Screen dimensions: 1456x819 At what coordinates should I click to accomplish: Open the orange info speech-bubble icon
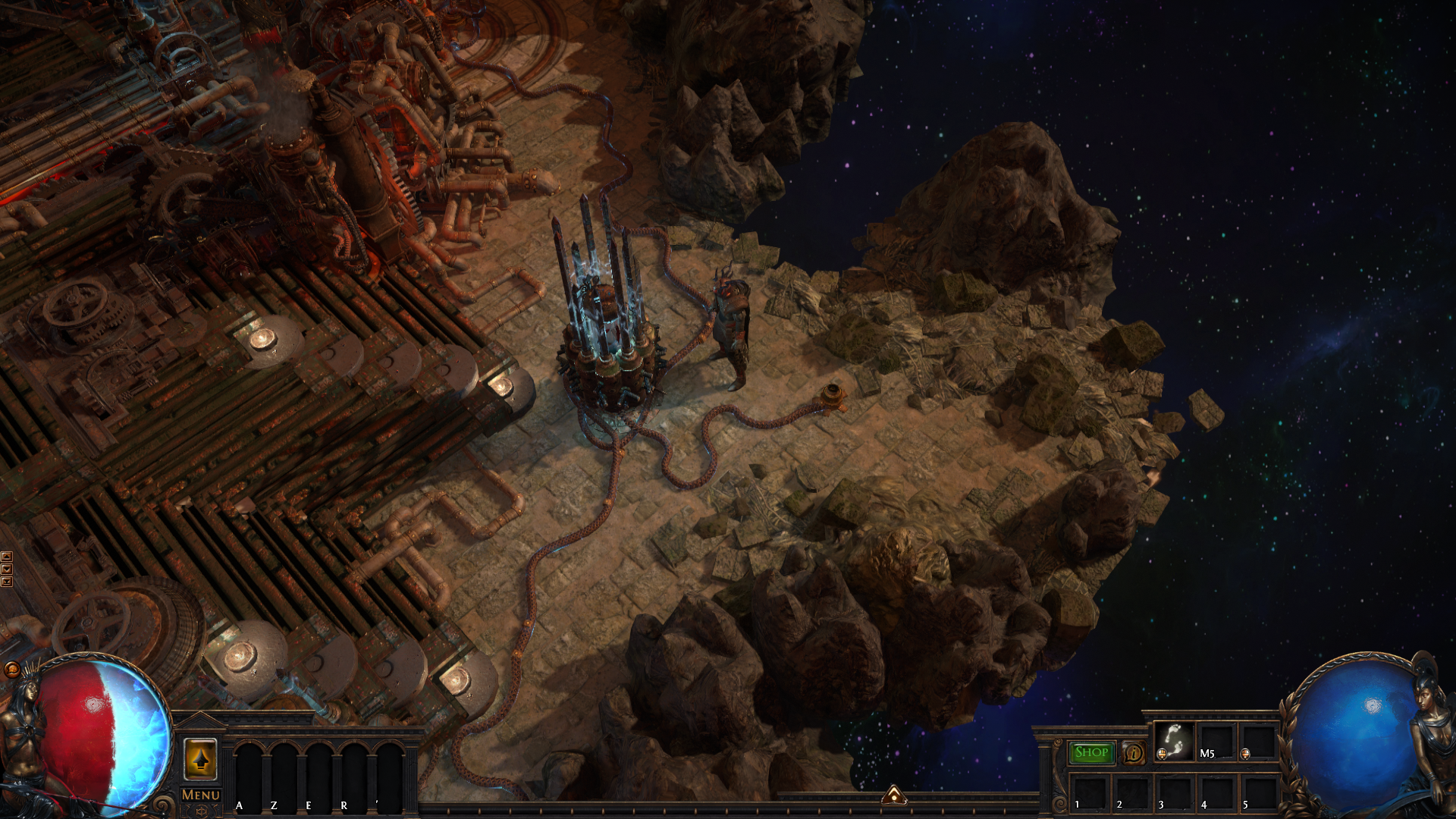1134,753
